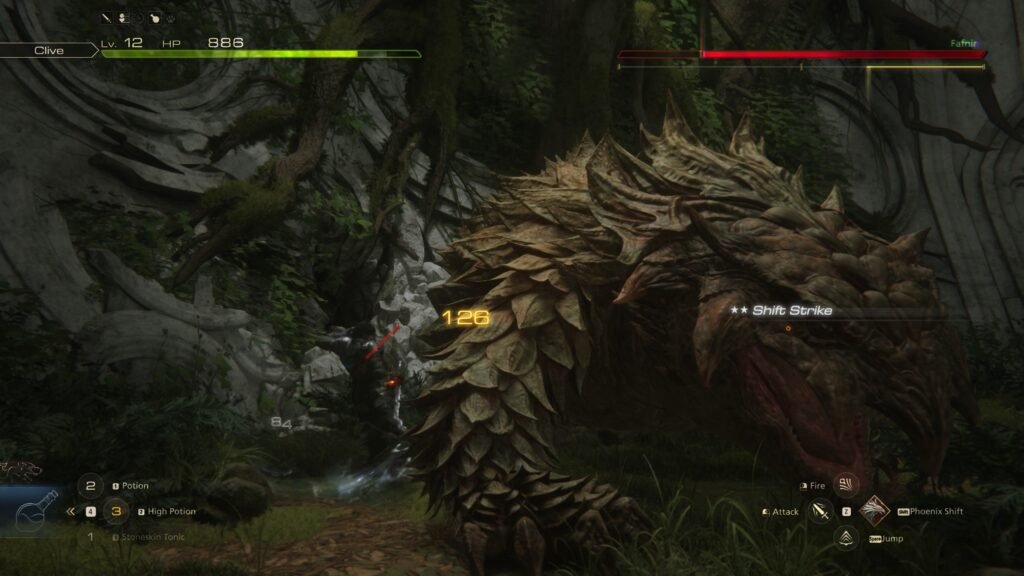Cast the Fire magic ability icon
This screenshot has height=576, width=1024.
pyautogui.click(x=846, y=485)
